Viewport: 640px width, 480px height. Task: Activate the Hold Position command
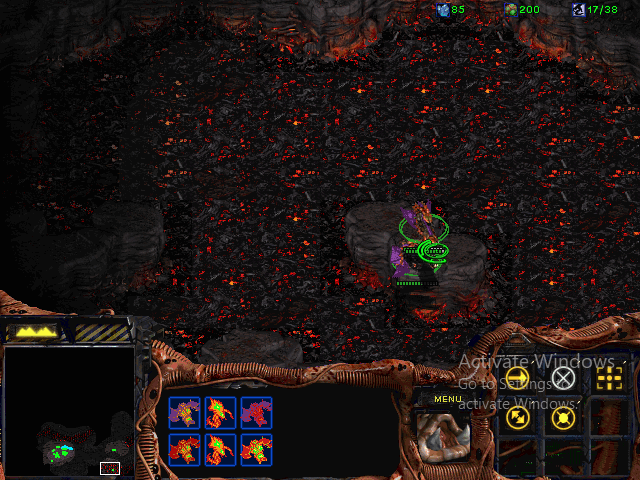point(564,416)
